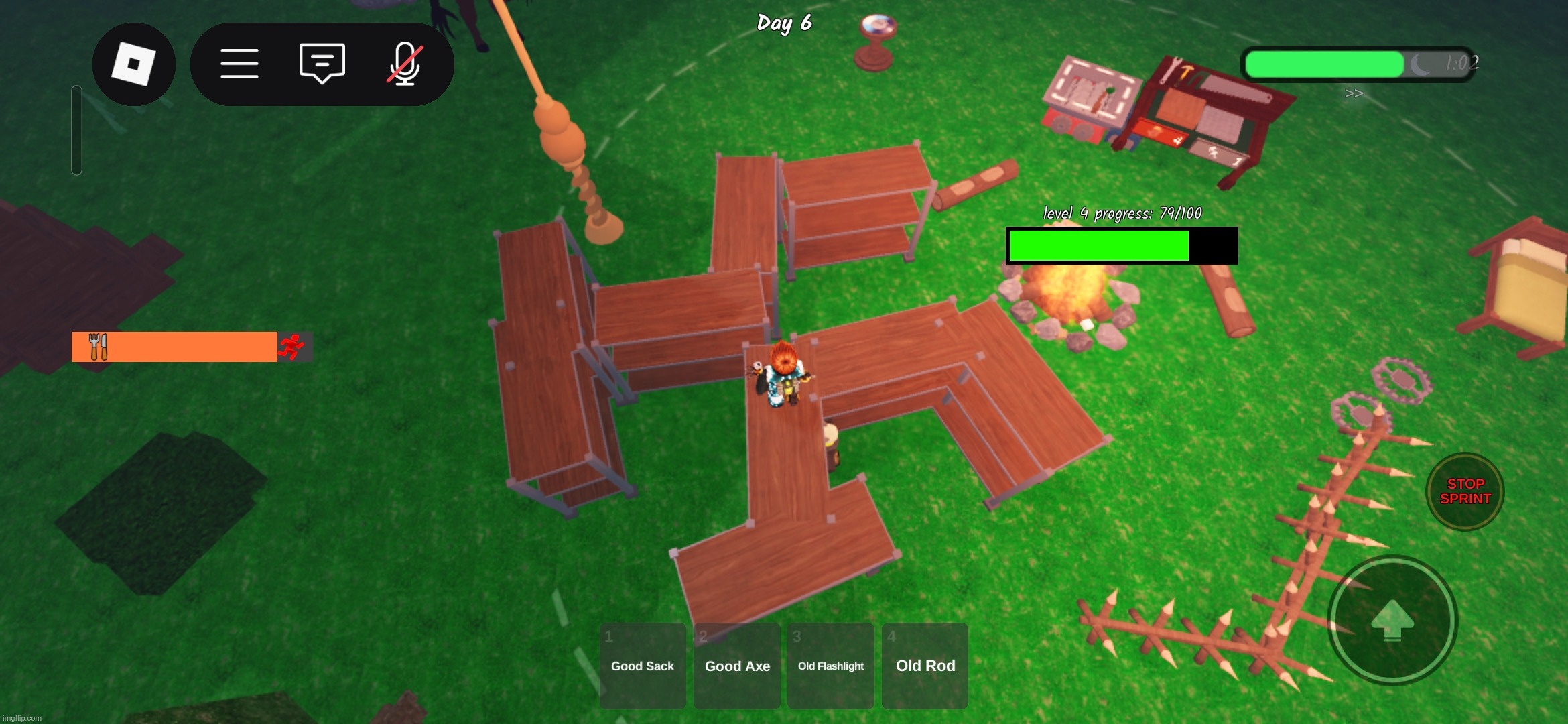The width and height of the screenshot is (1568, 724).
Task: Equip the Old Rod
Action: pyautogui.click(x=925, y=666)
